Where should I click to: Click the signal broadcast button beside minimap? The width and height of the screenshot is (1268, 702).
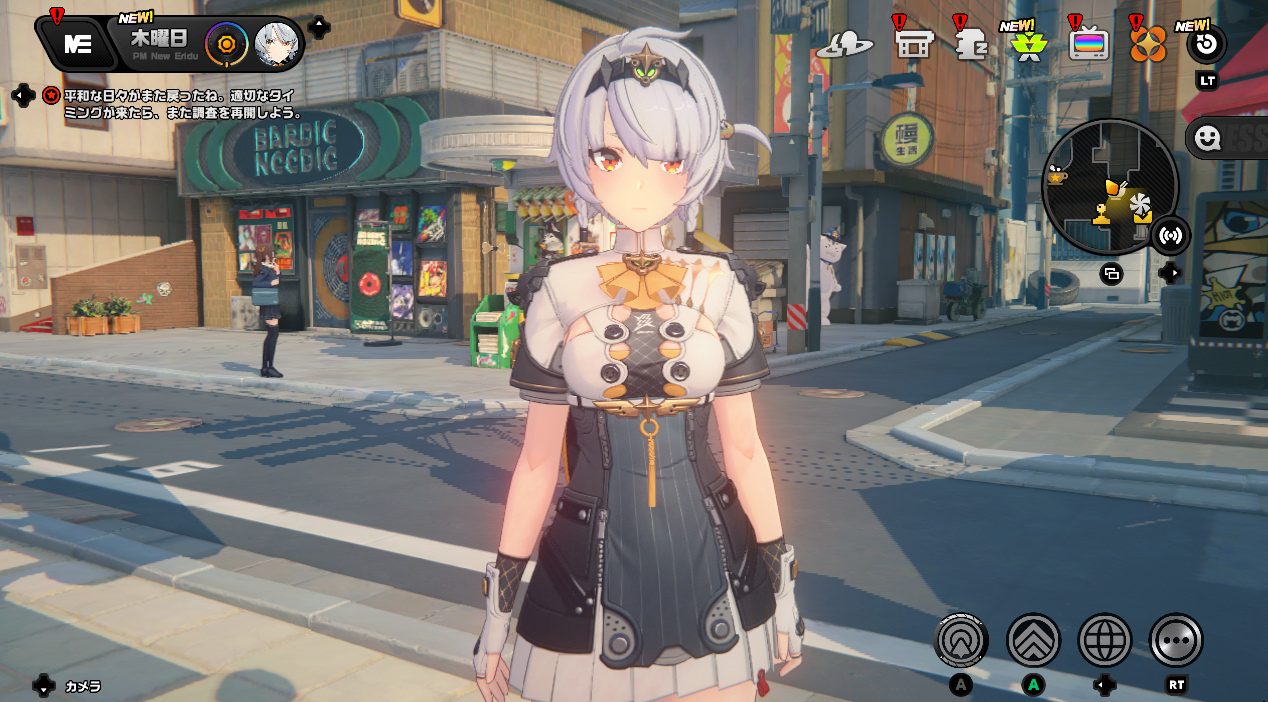tap(1169, 236)
